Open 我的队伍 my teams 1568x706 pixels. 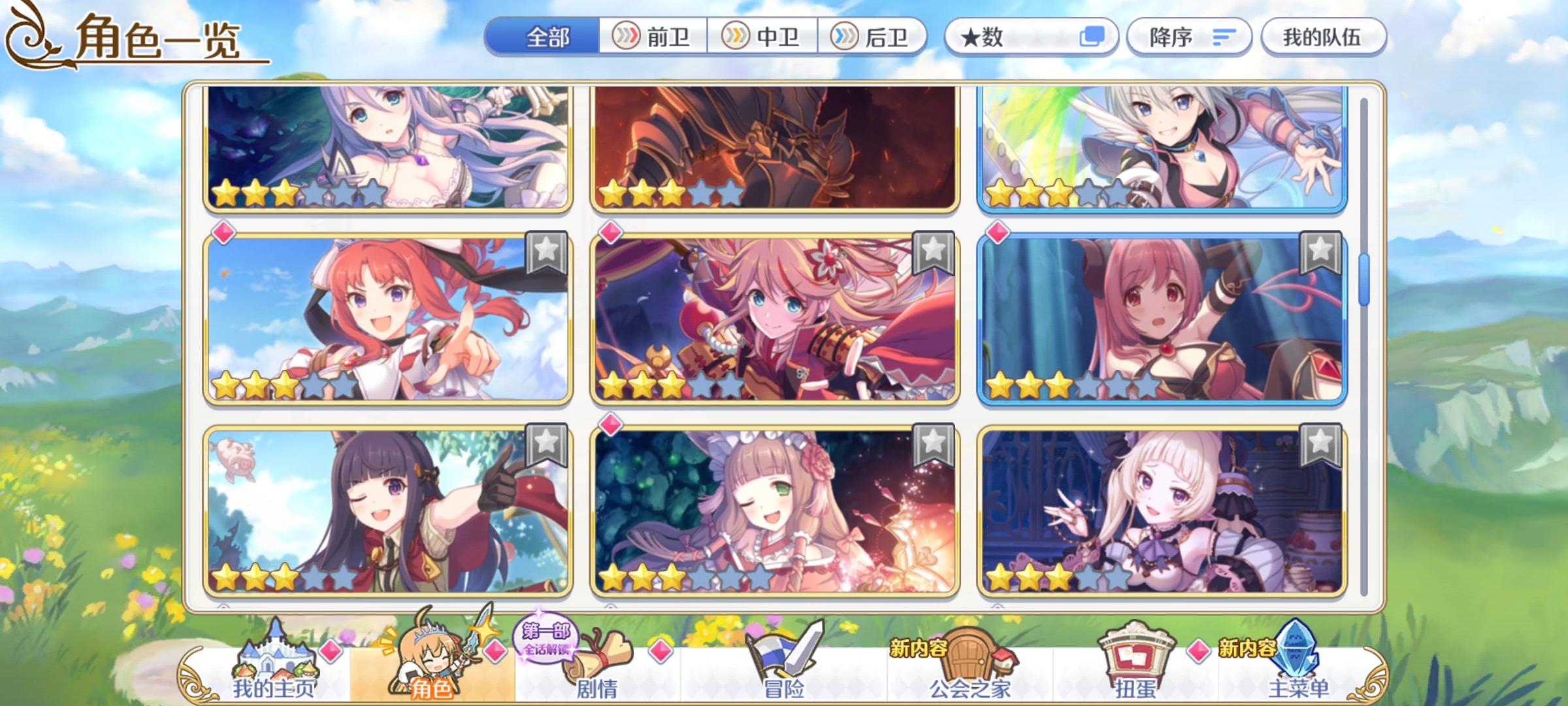tap(1321, 37)
